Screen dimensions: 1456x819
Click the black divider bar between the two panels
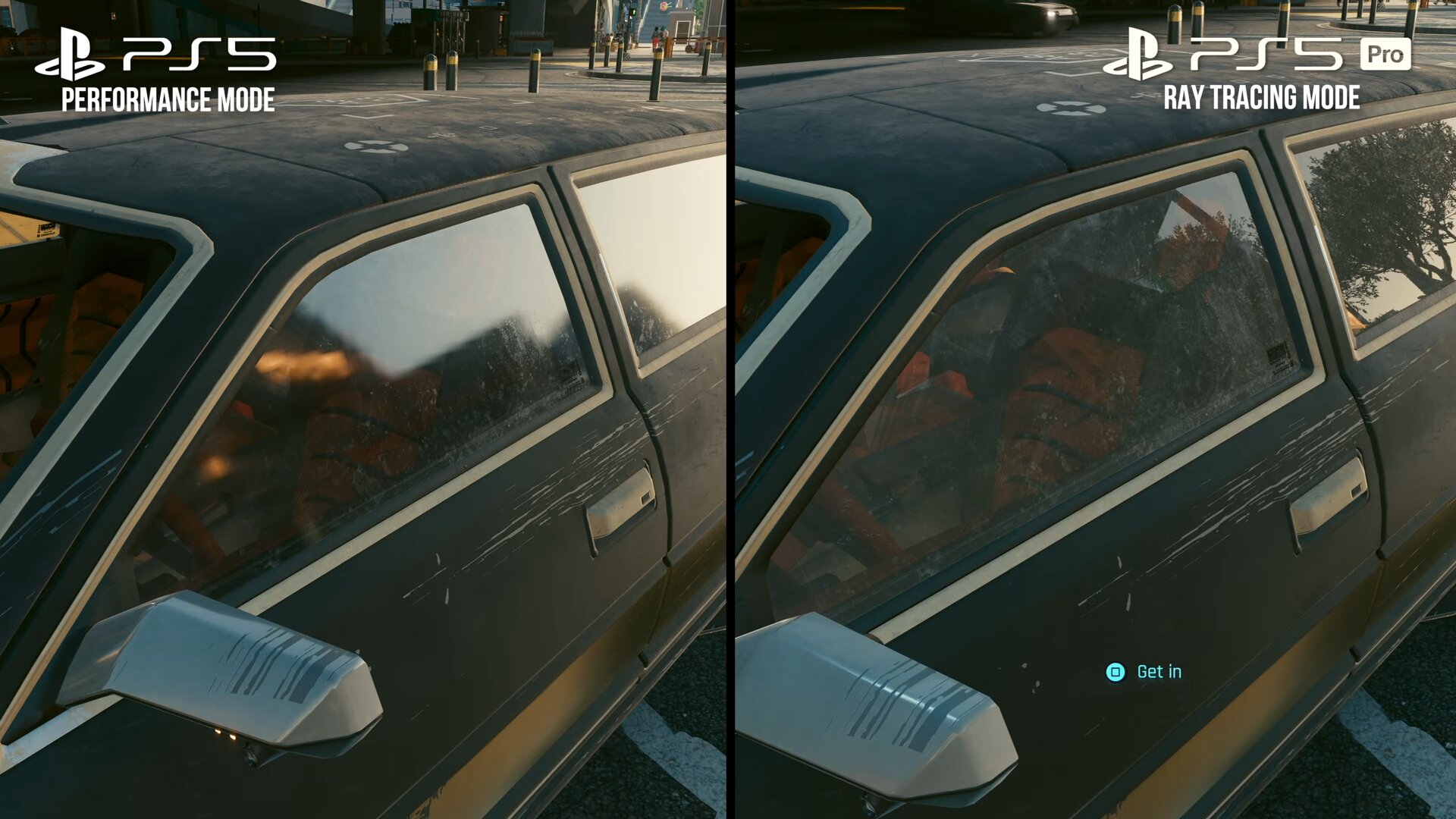pos(732,409)
